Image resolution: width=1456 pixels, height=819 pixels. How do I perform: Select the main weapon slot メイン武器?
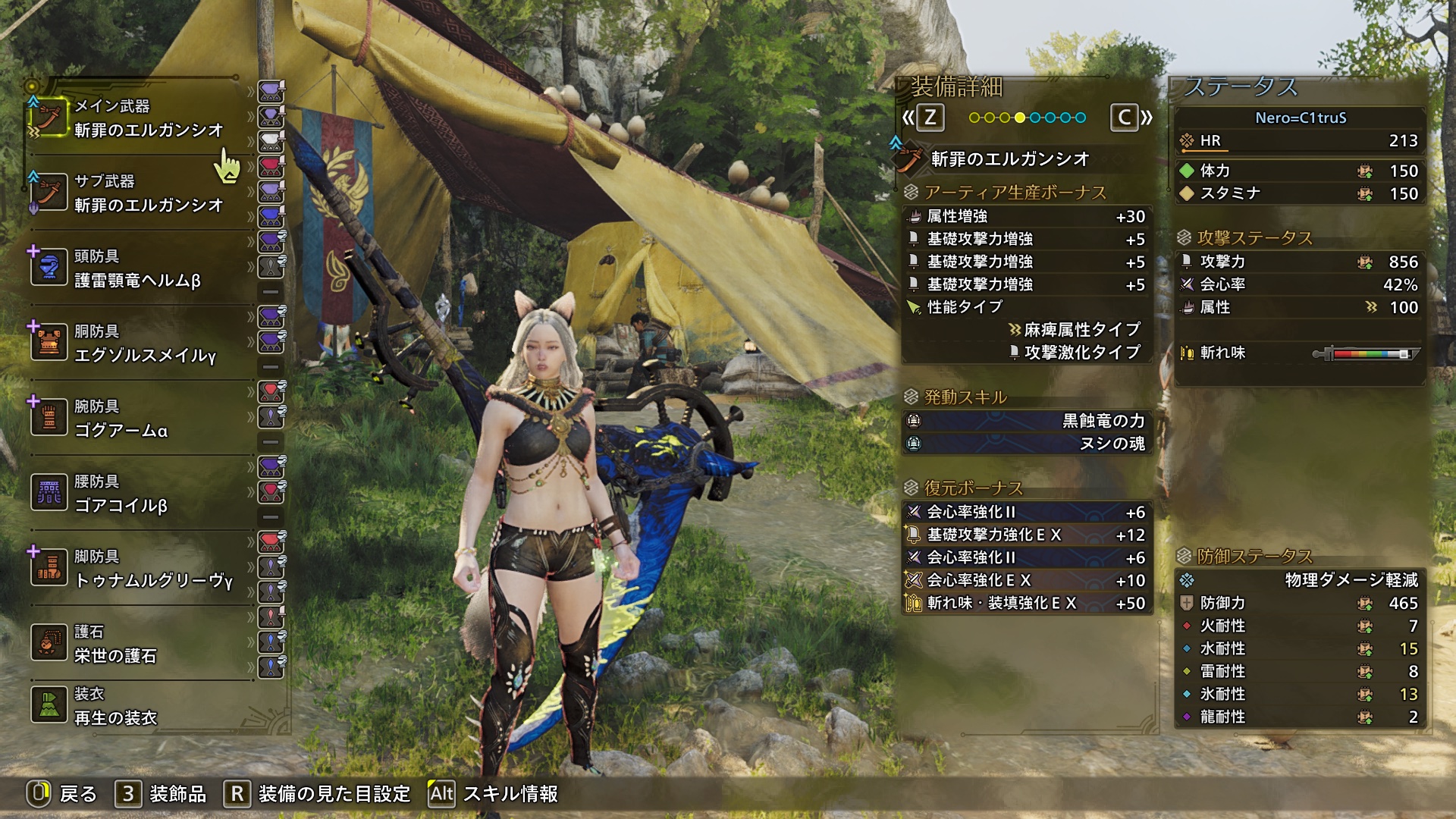point(136,118)
